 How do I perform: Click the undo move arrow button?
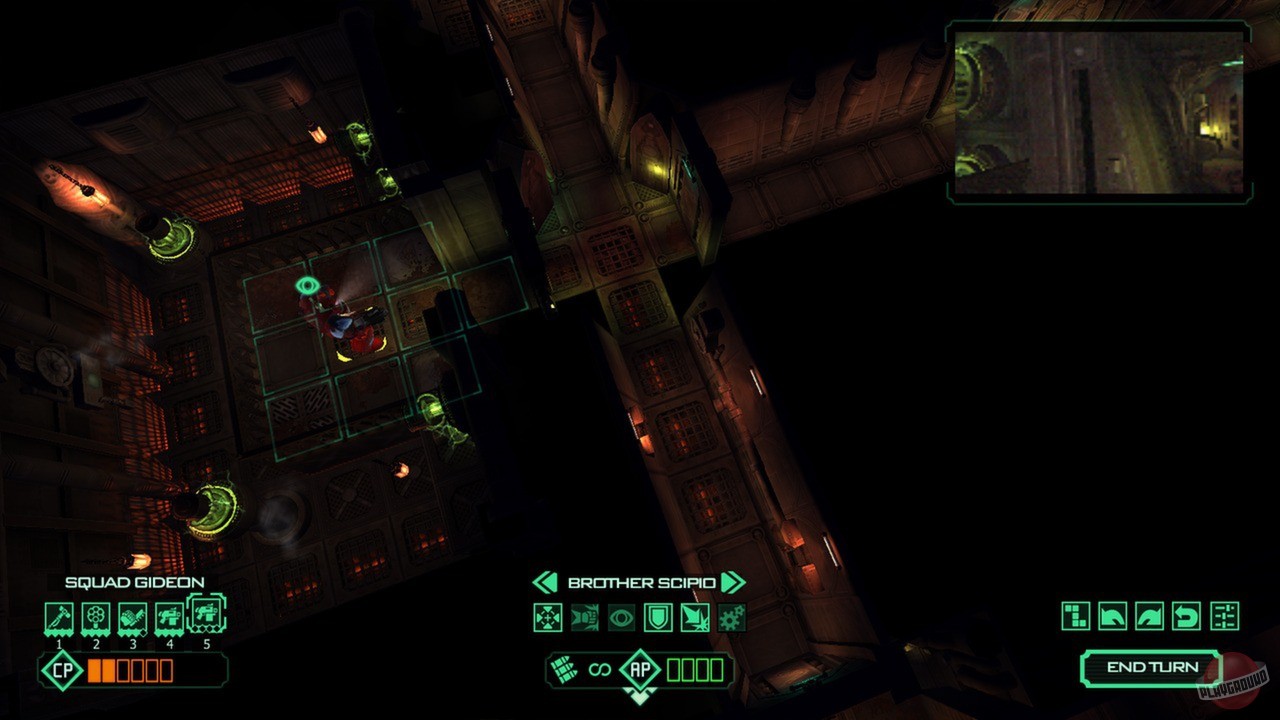[x=1185, y=616]
